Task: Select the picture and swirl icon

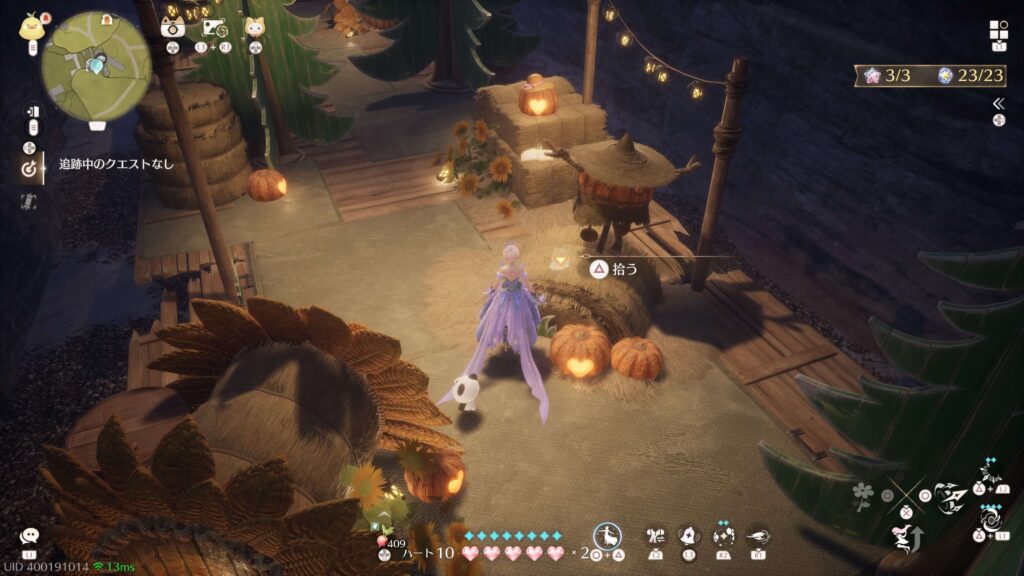Action: (x=214, y=28)
